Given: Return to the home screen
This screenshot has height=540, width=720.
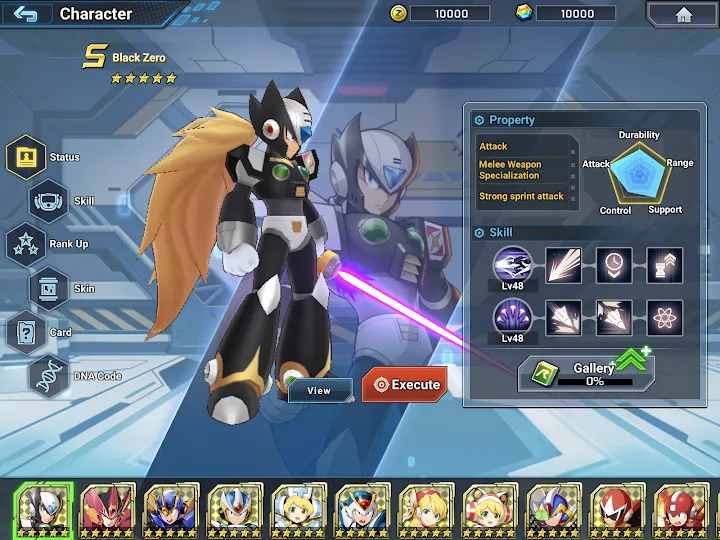Looking at the screenshot, I should (684, 14).
